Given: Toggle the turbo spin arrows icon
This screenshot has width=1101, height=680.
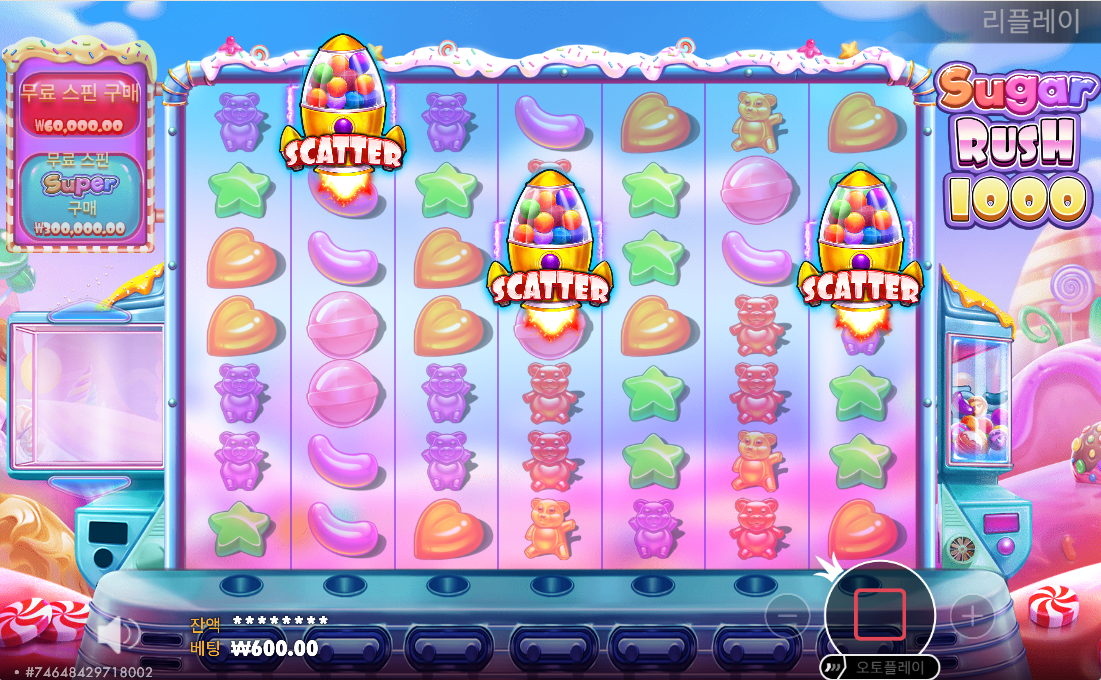Looking at the screenshot, I should [x=830, y=667].
